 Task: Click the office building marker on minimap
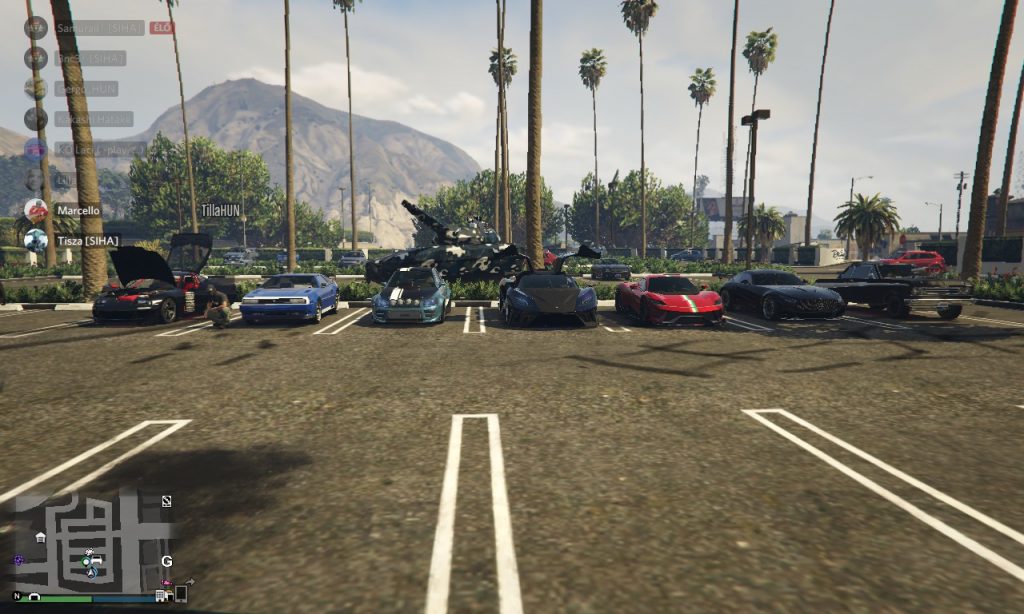pyautogui.click(x=161, y=596)
